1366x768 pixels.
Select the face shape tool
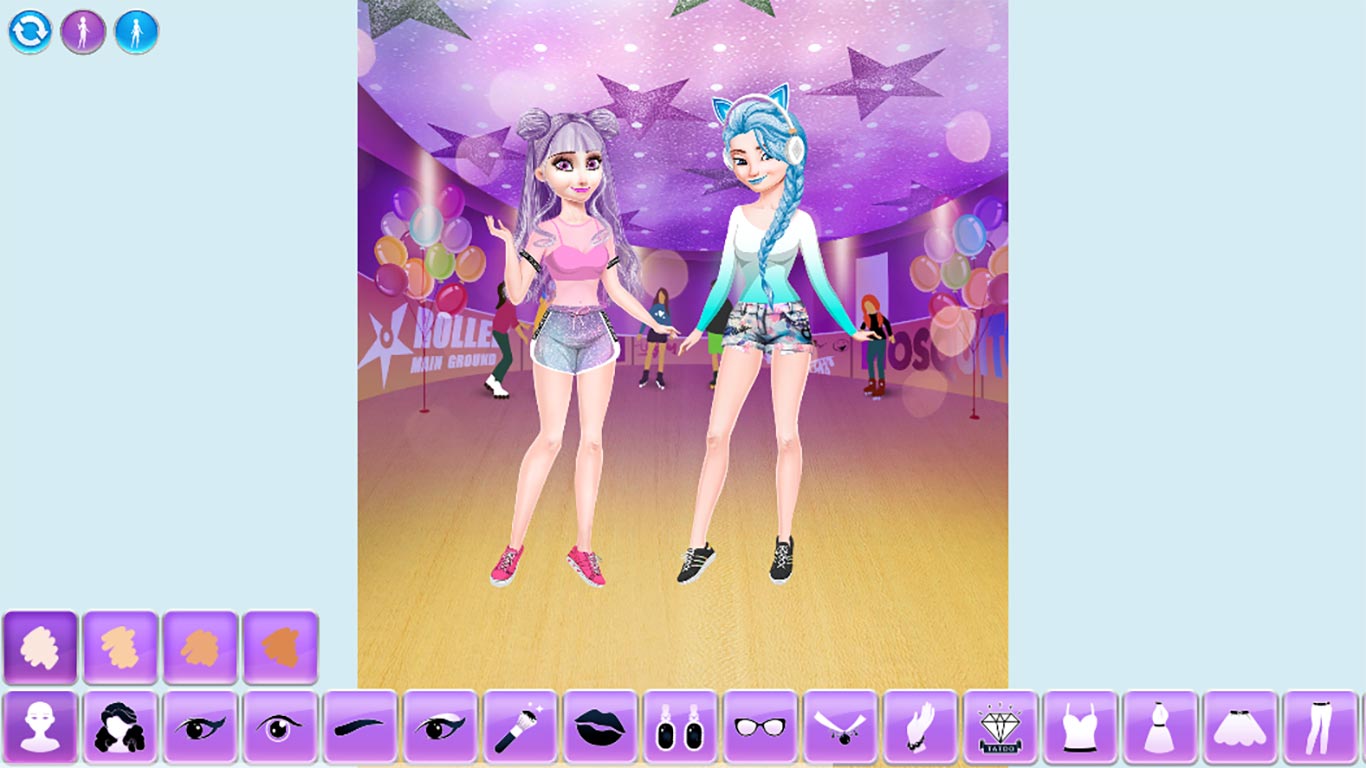(40, 730)
